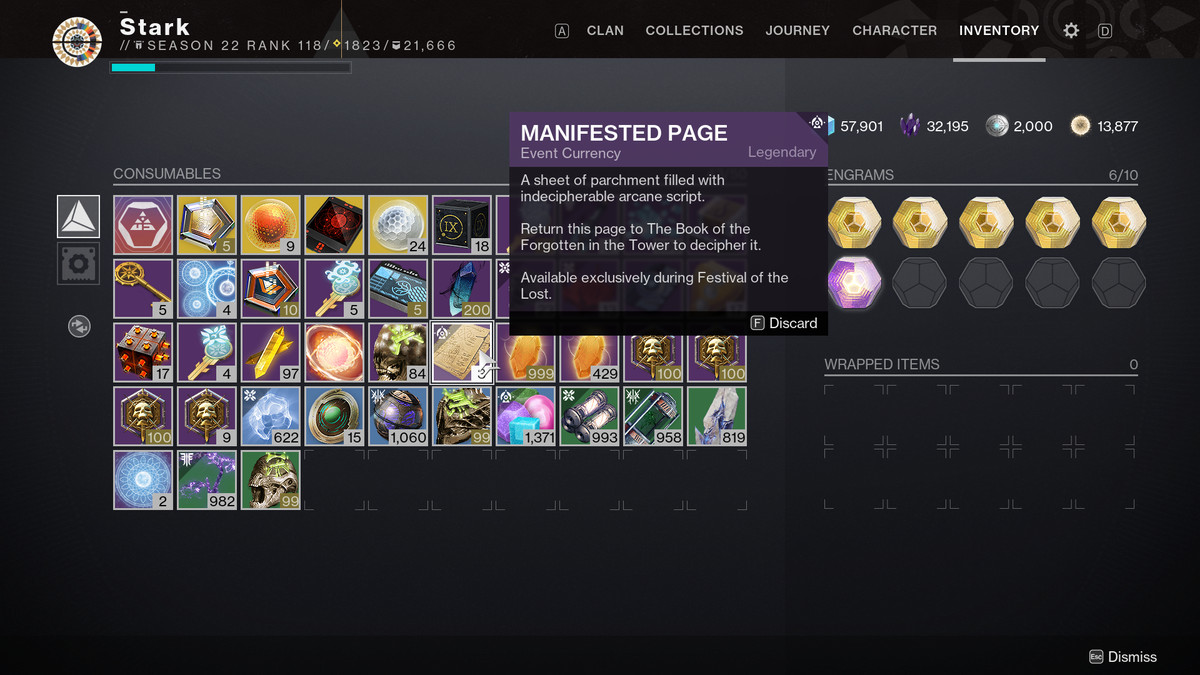Select the dark sphere stack of 1,060

(x=398, y=416)
